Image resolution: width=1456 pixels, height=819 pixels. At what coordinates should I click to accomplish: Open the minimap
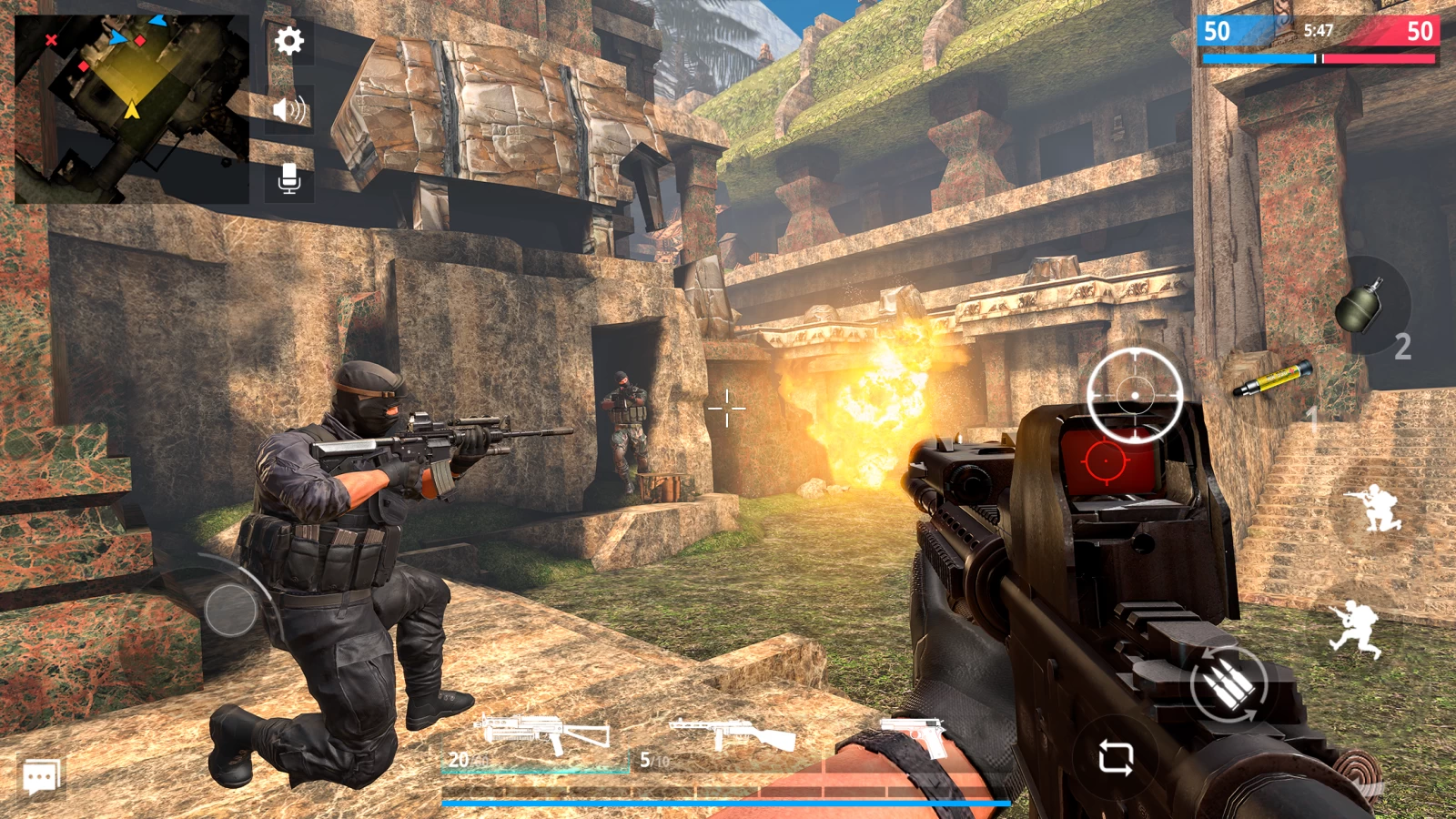click(x=131, y=108)
